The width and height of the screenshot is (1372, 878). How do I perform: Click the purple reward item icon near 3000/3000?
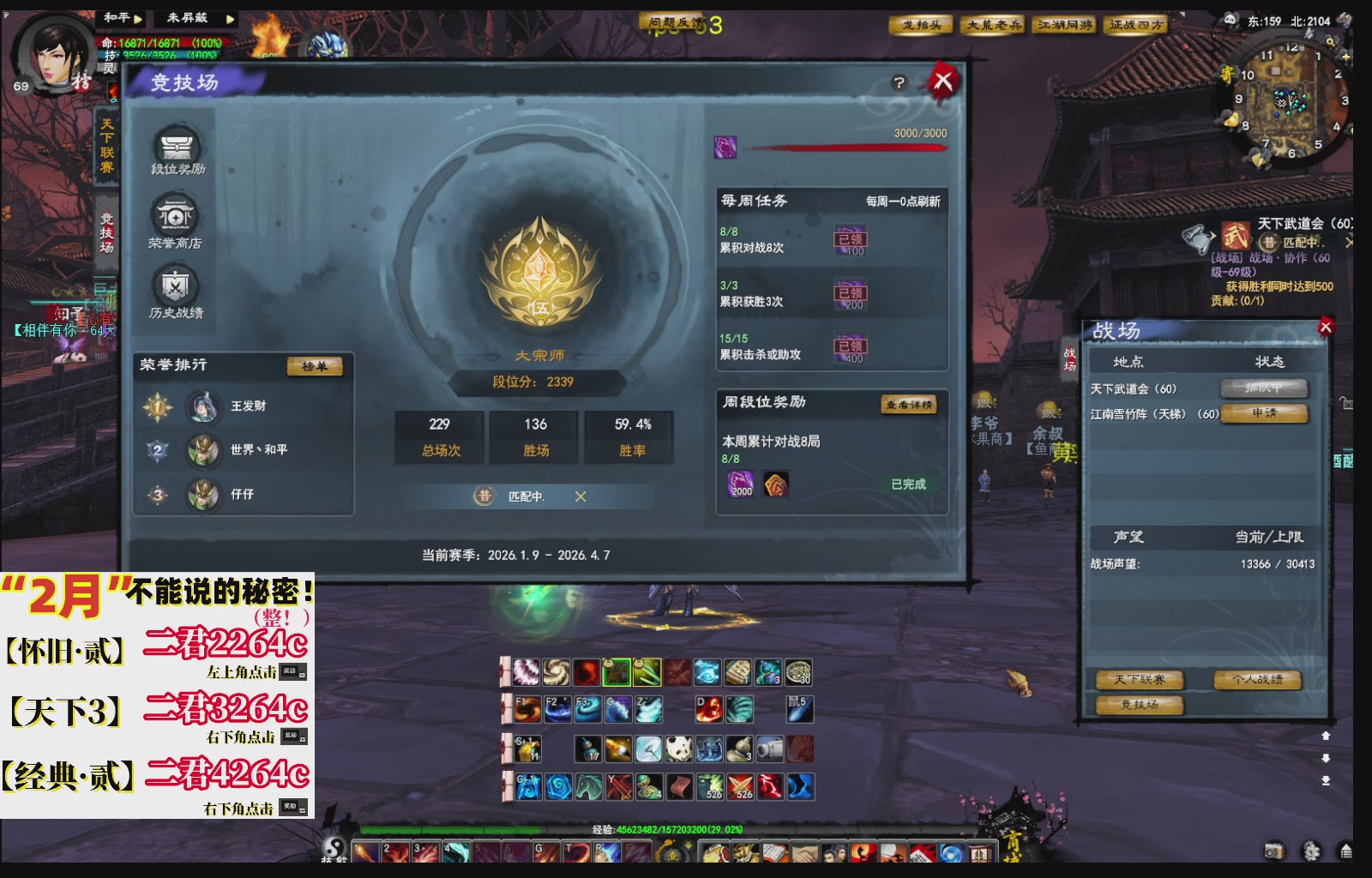pyautogui.click(x=725, y=147)
